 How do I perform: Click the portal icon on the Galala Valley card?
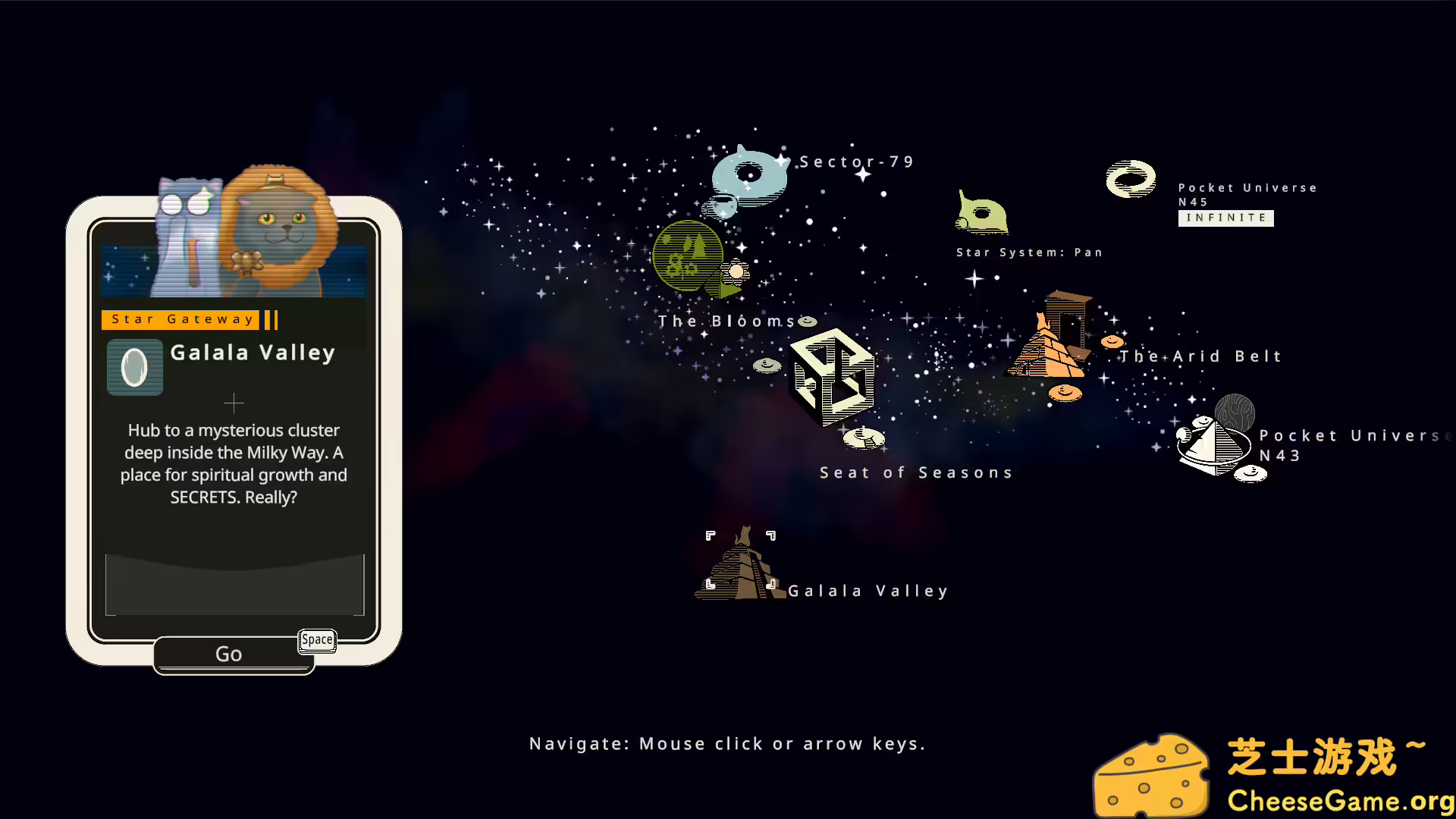(x=134, y=367)
